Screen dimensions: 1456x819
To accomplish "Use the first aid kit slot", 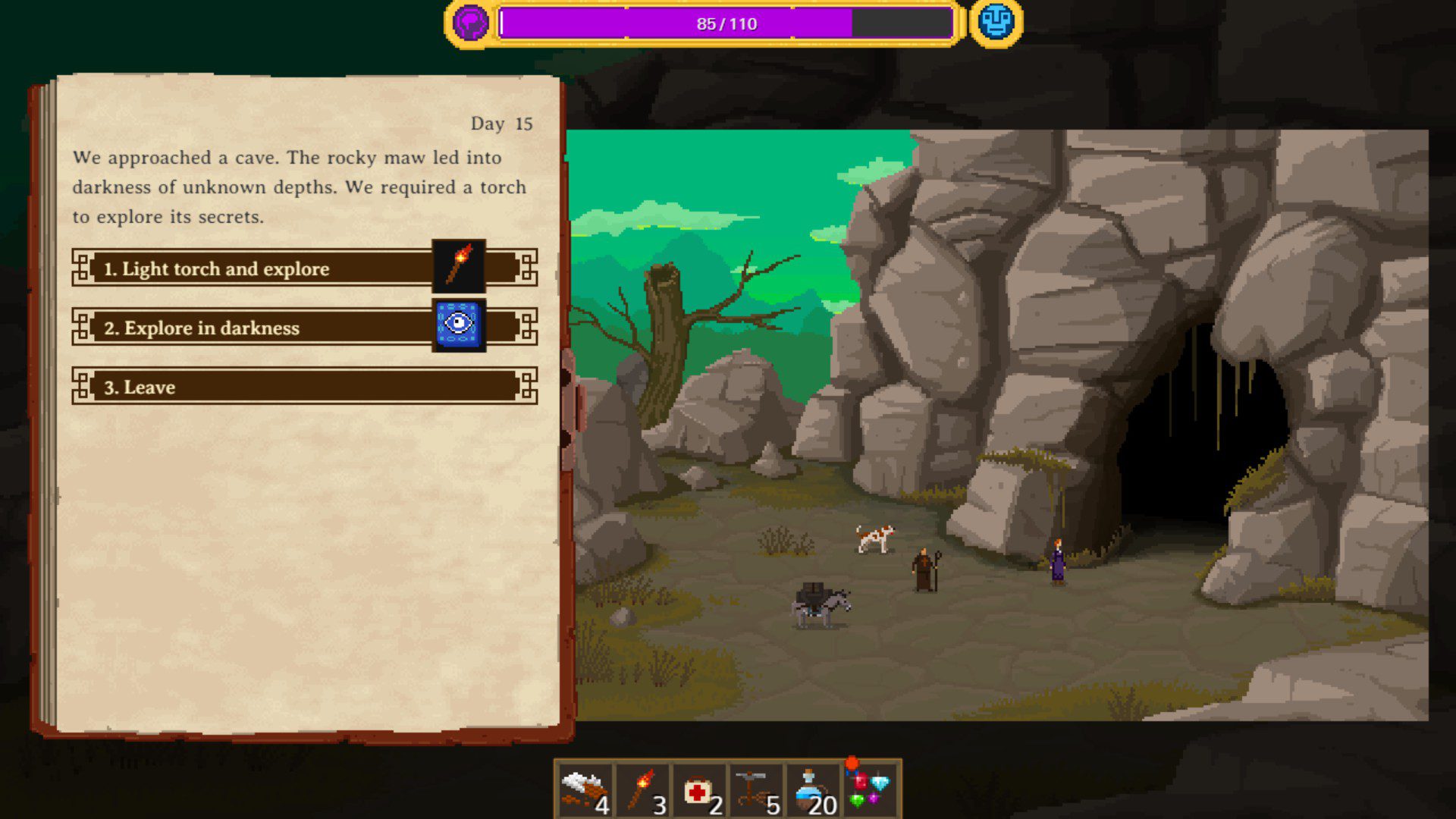I will tap(700, 790).
